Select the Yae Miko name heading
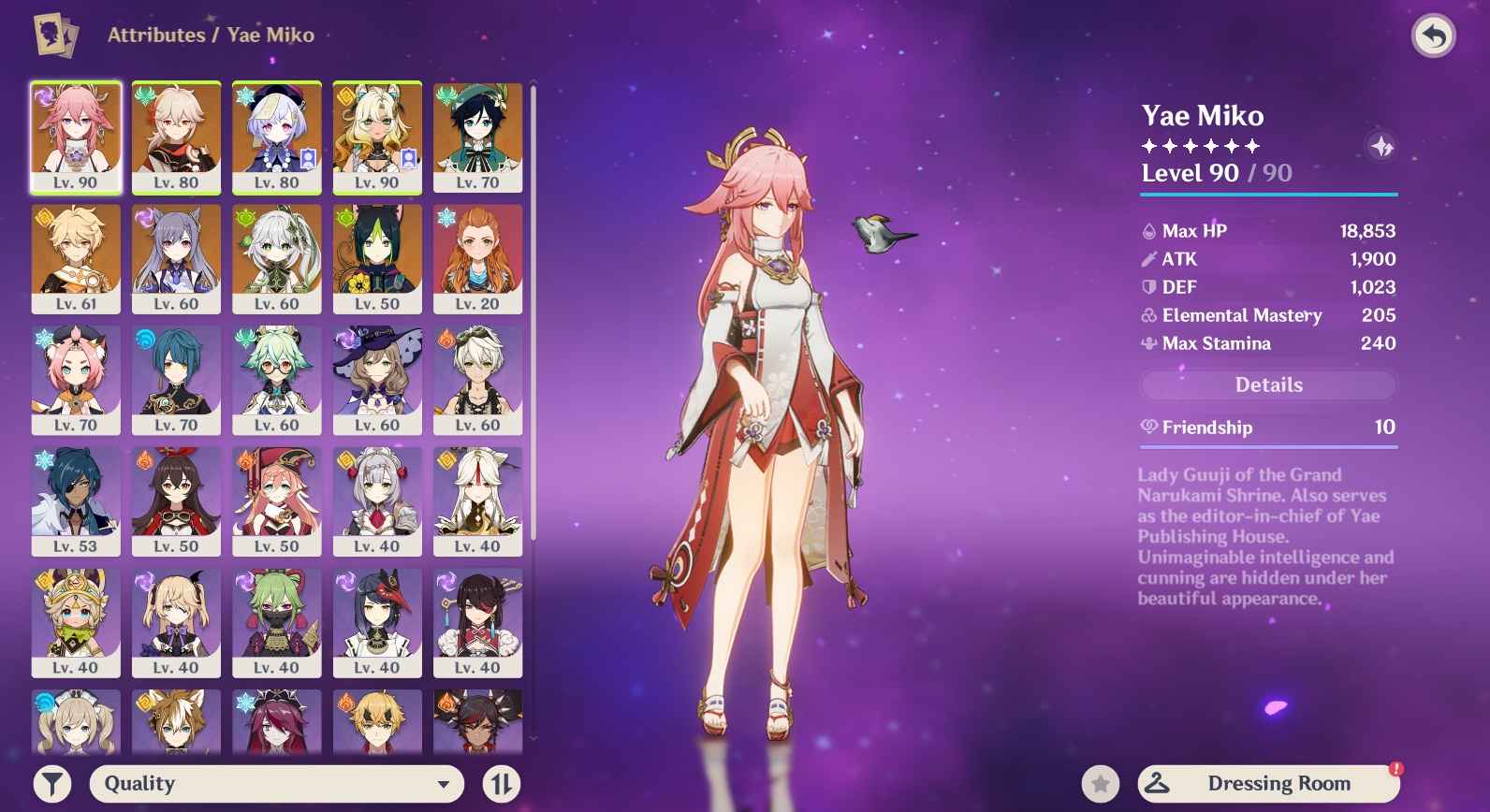The height and width of the screenshot is (812, 1490). tap(1201, 115)
